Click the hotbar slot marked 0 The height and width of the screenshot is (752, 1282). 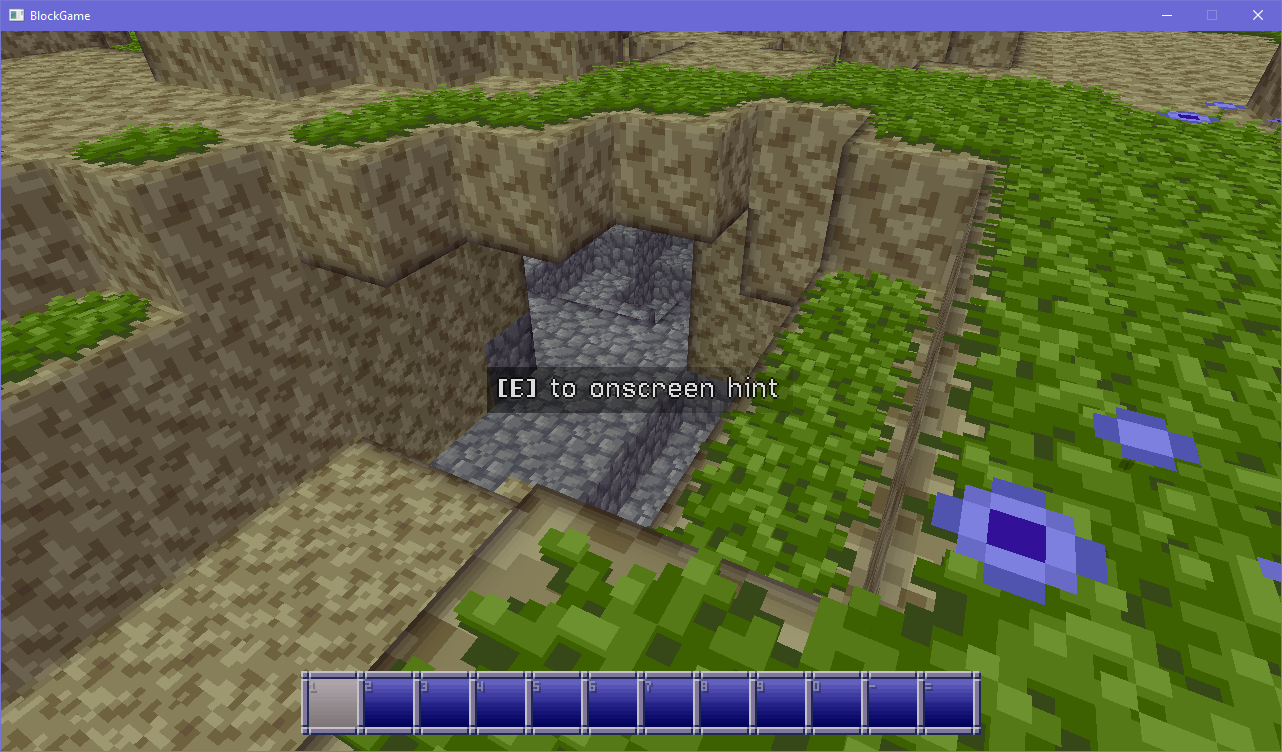click(x=837, y=703)
